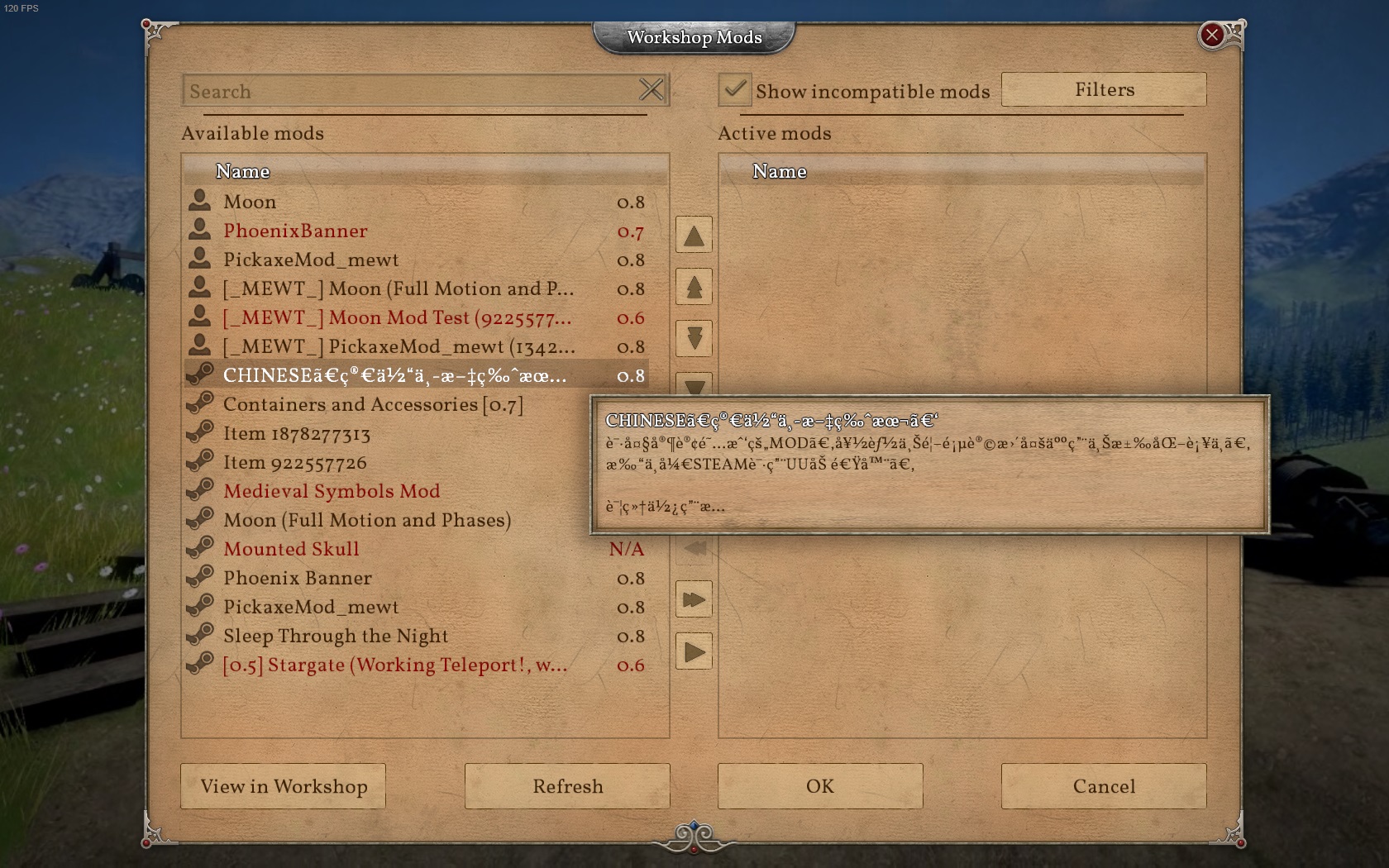Choose the Medieval Symbols Mod entry
The width and height of the screenshot is (1389, 868).
click(x=332, y=492)
